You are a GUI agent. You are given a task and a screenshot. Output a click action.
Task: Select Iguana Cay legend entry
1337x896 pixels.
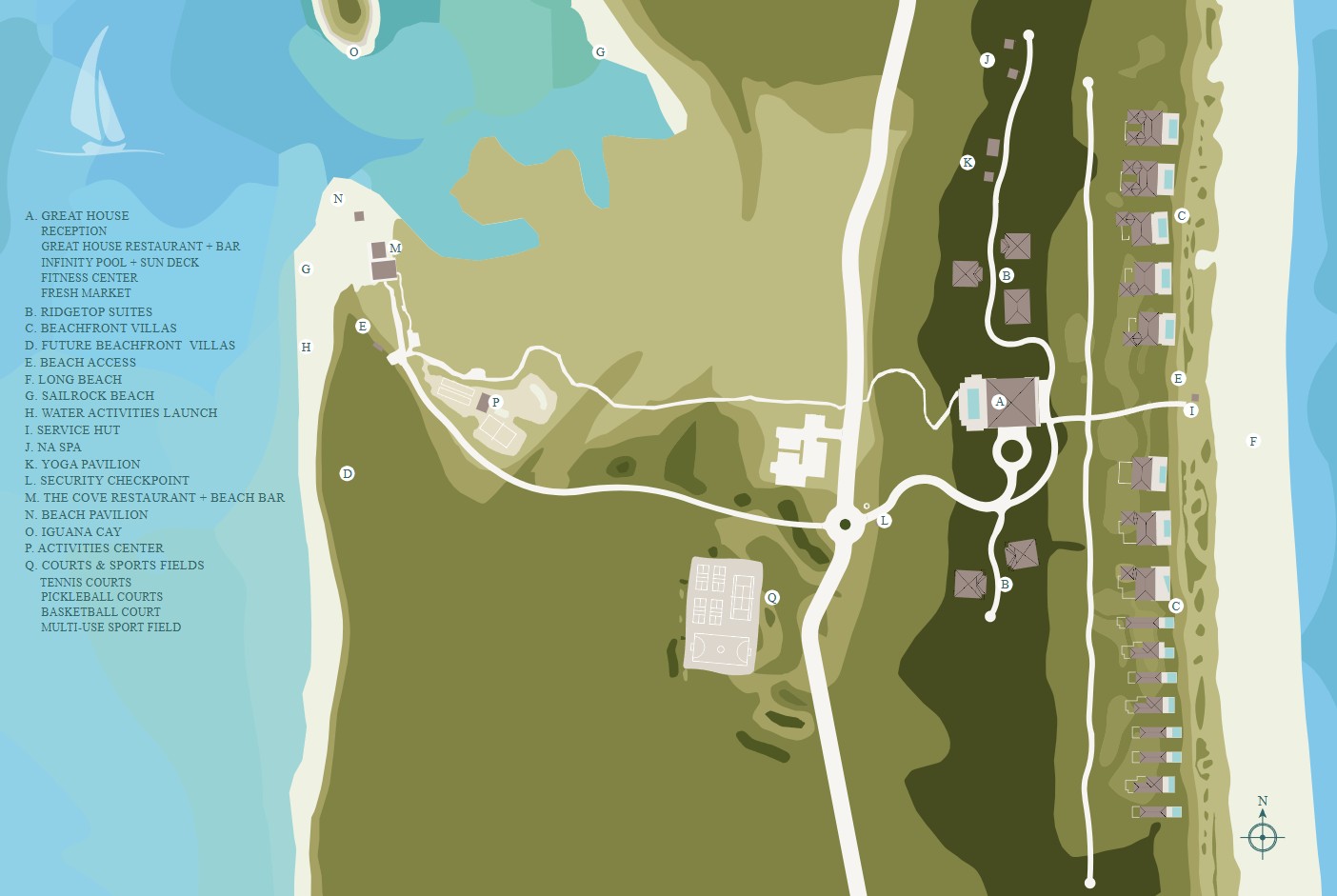click(x=73, y=532)
